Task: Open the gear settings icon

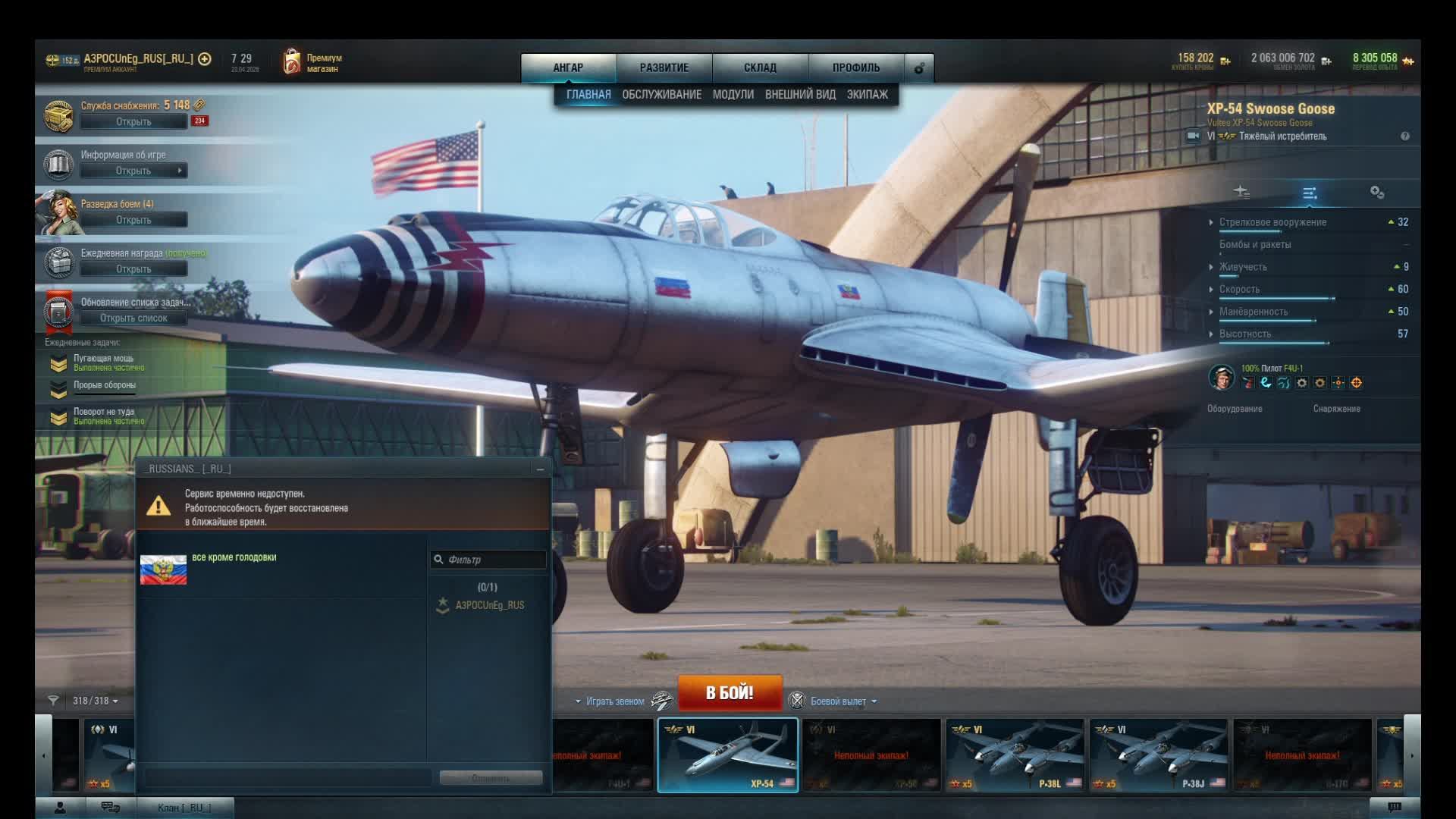Action: click(919, 68)
